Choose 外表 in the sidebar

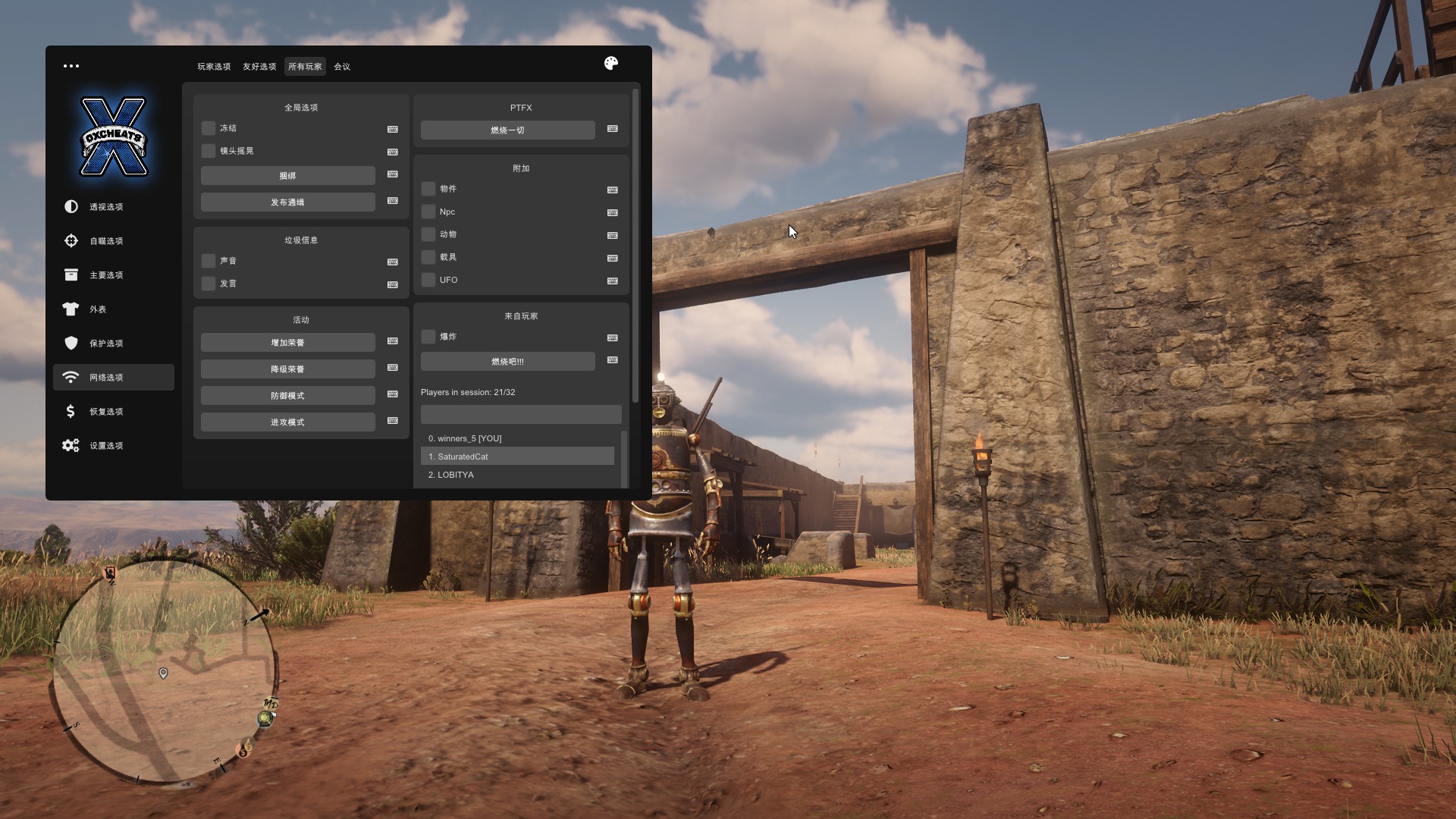98,309
